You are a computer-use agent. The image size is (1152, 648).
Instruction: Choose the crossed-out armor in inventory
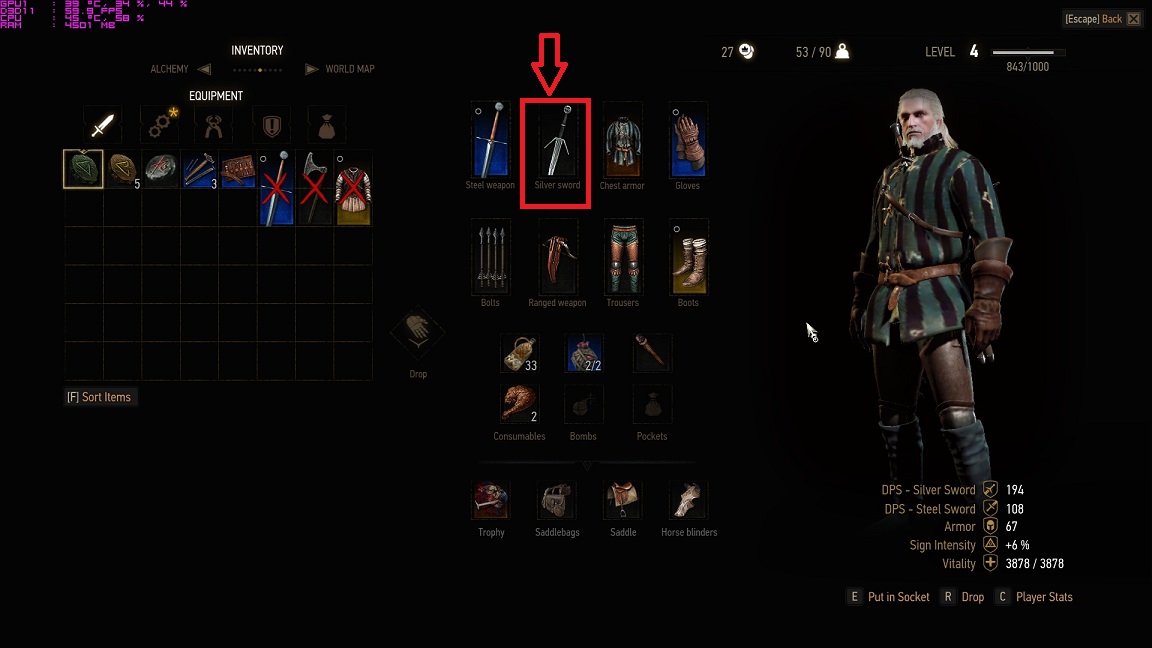(x=353, y=188)
